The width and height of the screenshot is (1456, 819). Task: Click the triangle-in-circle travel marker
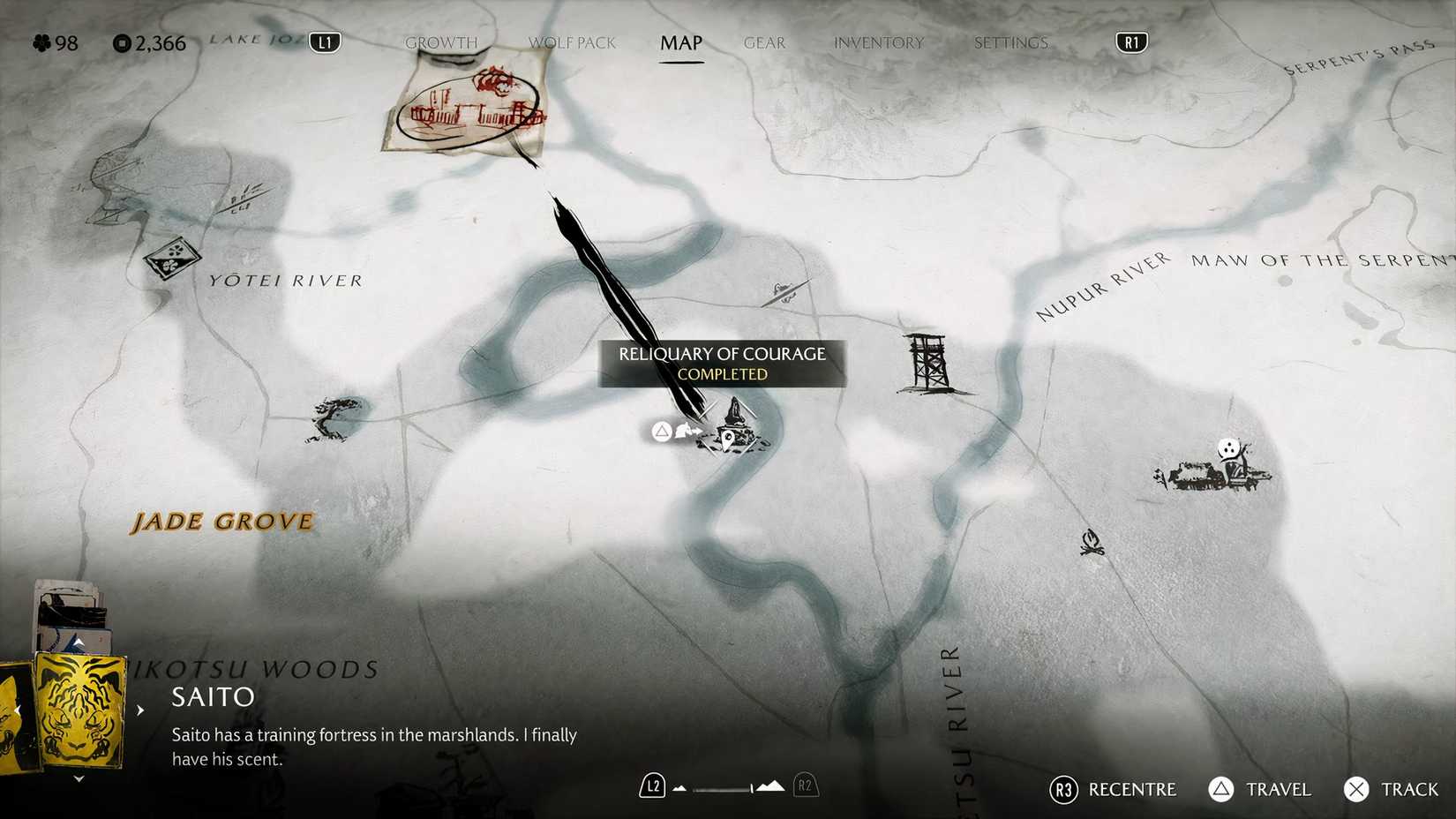tap(662, 432)
